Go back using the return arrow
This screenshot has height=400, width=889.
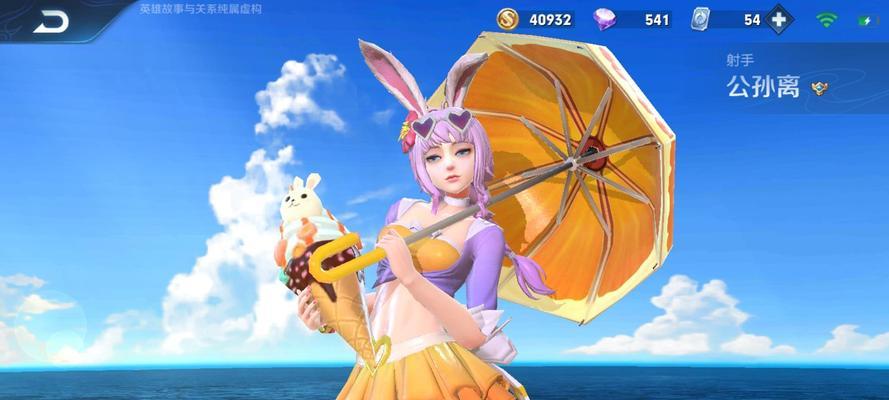pyautogui.click(x=50, y=20)
